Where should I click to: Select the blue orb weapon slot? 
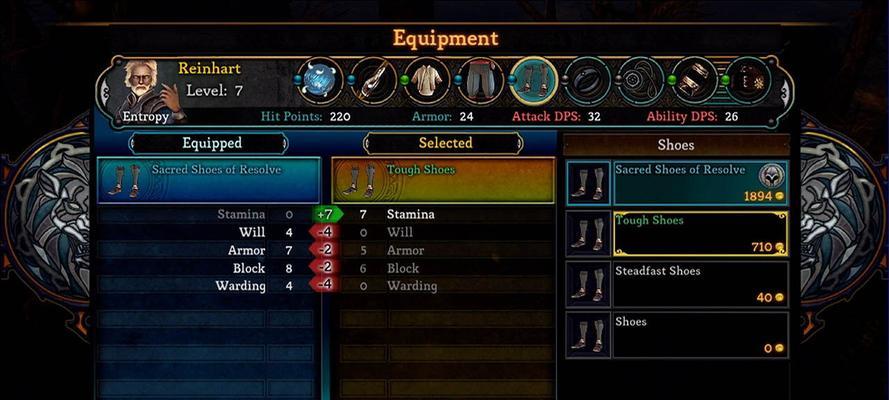(x=320, y=80)
